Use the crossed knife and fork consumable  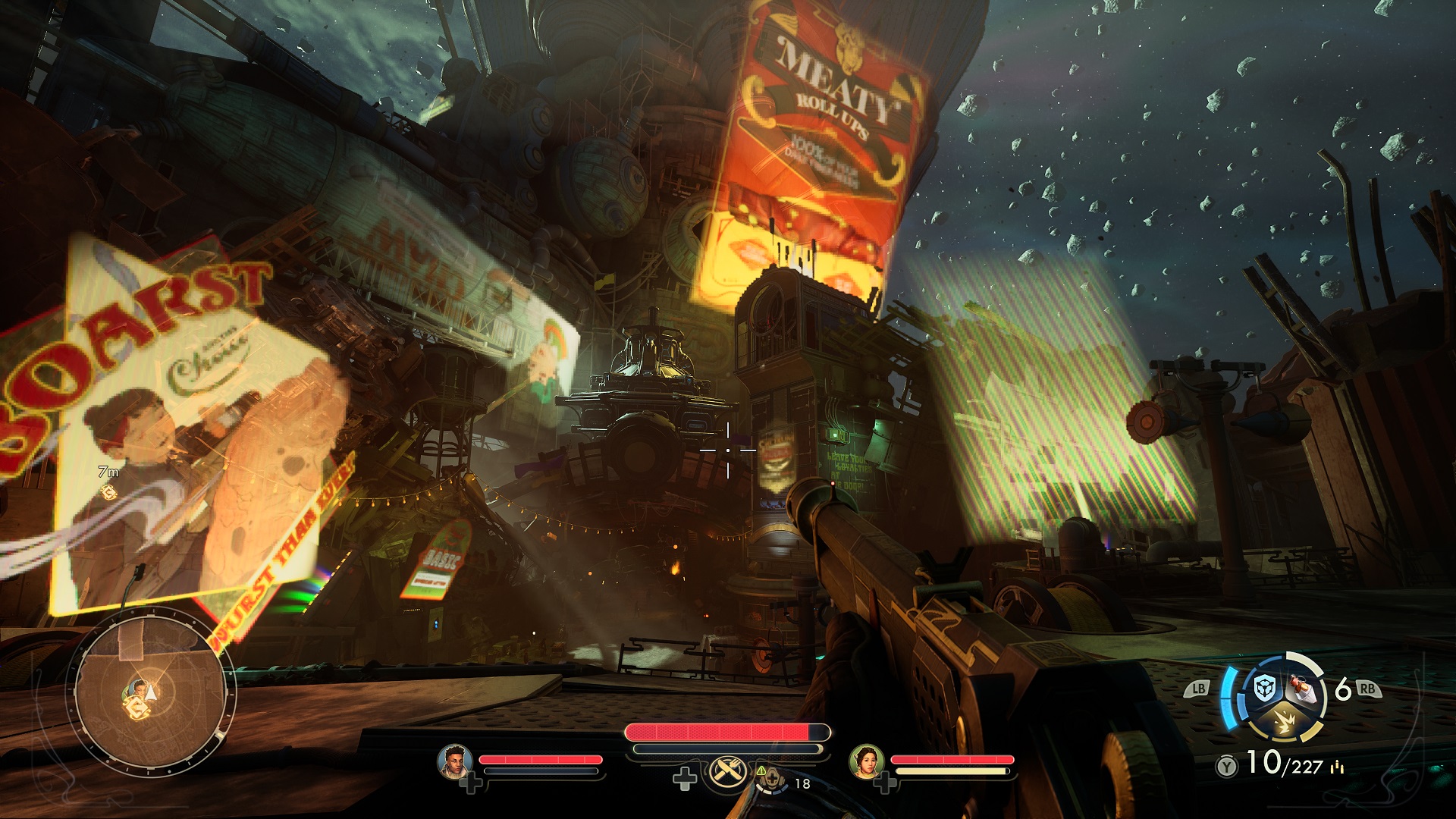coord(729,772)
